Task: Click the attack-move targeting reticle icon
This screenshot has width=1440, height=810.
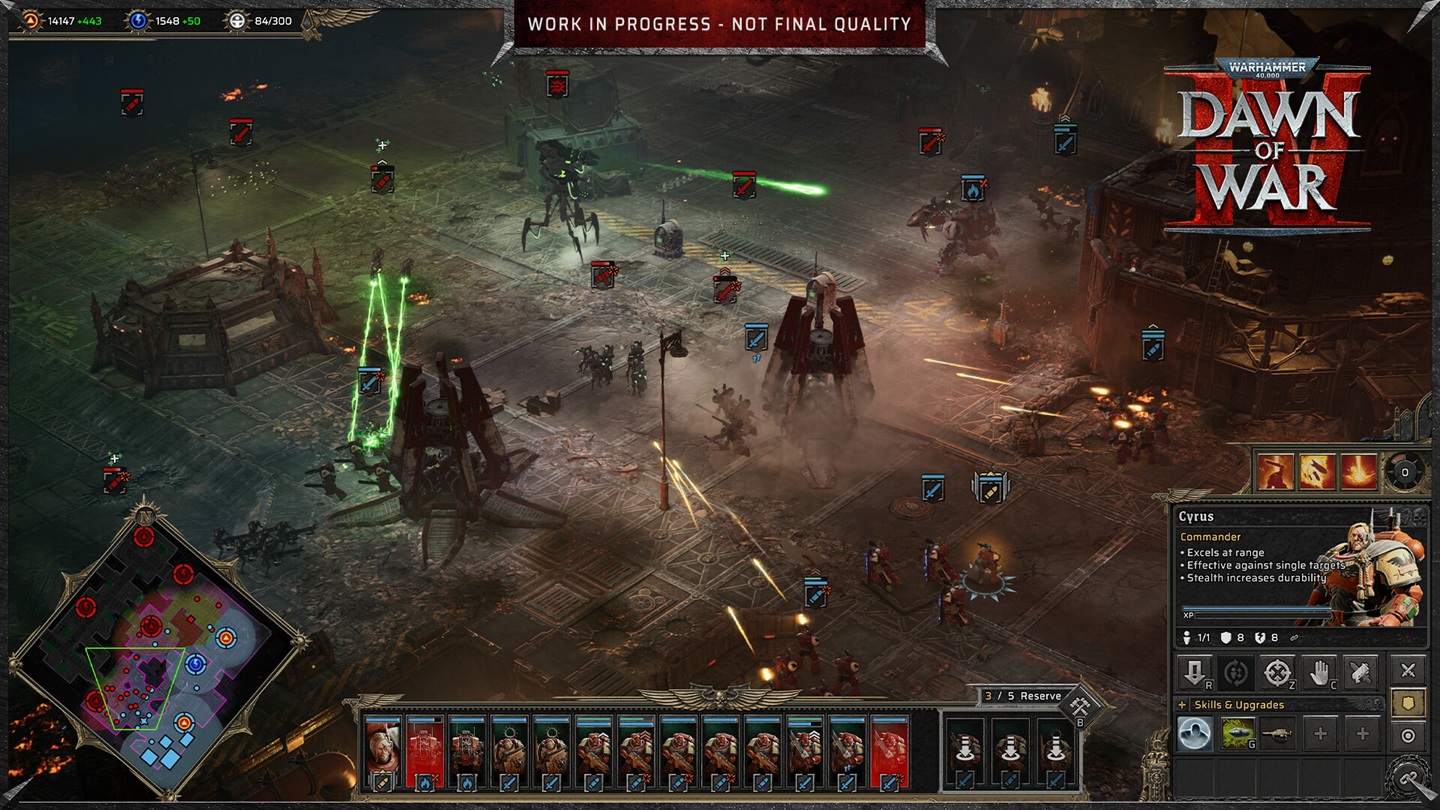Action: click(x=1278, y=673)
